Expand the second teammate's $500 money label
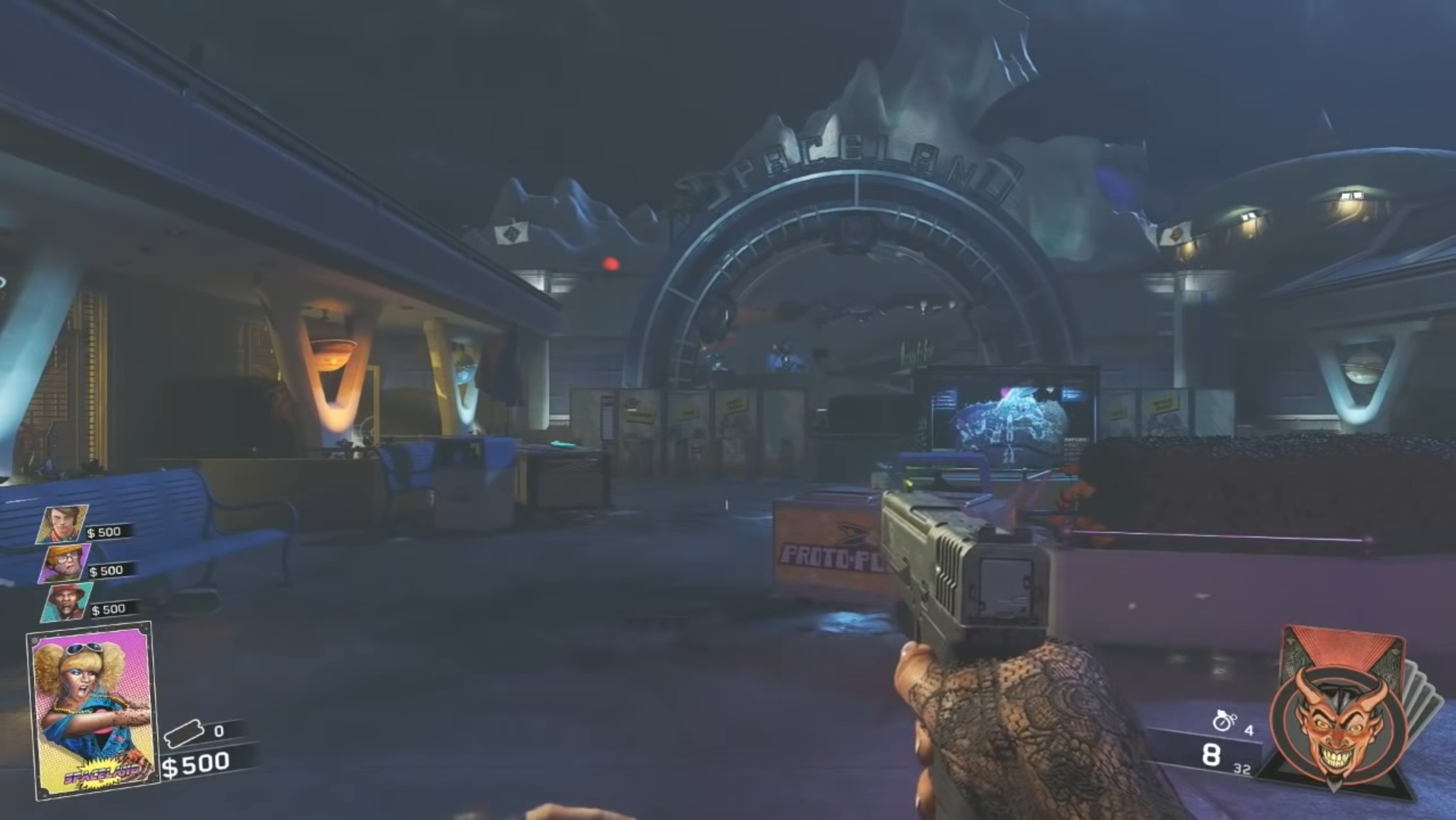 (x=106, y=569)
